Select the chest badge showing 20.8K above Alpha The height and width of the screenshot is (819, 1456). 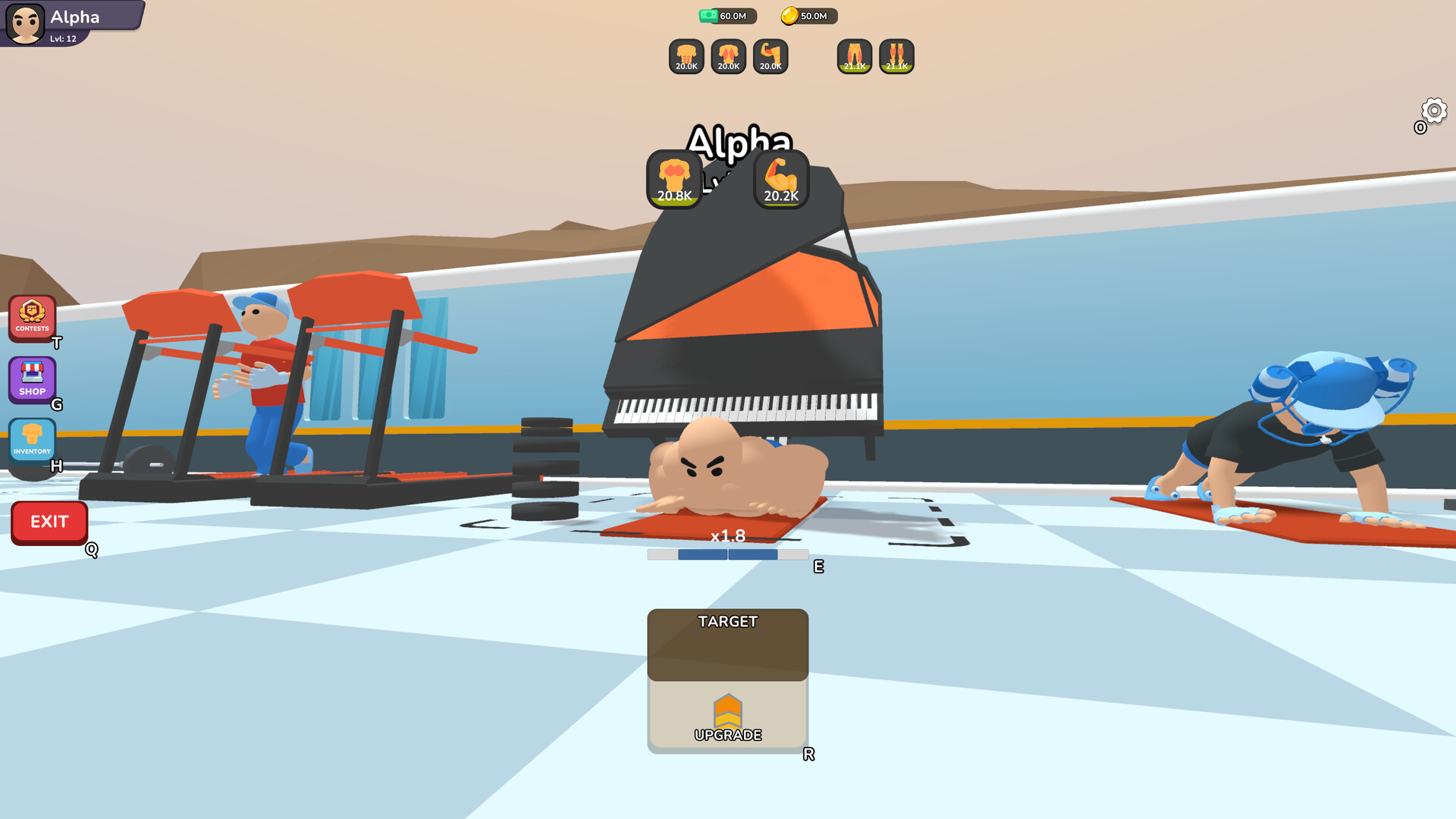pyautogui.click(x=673, y=180)
